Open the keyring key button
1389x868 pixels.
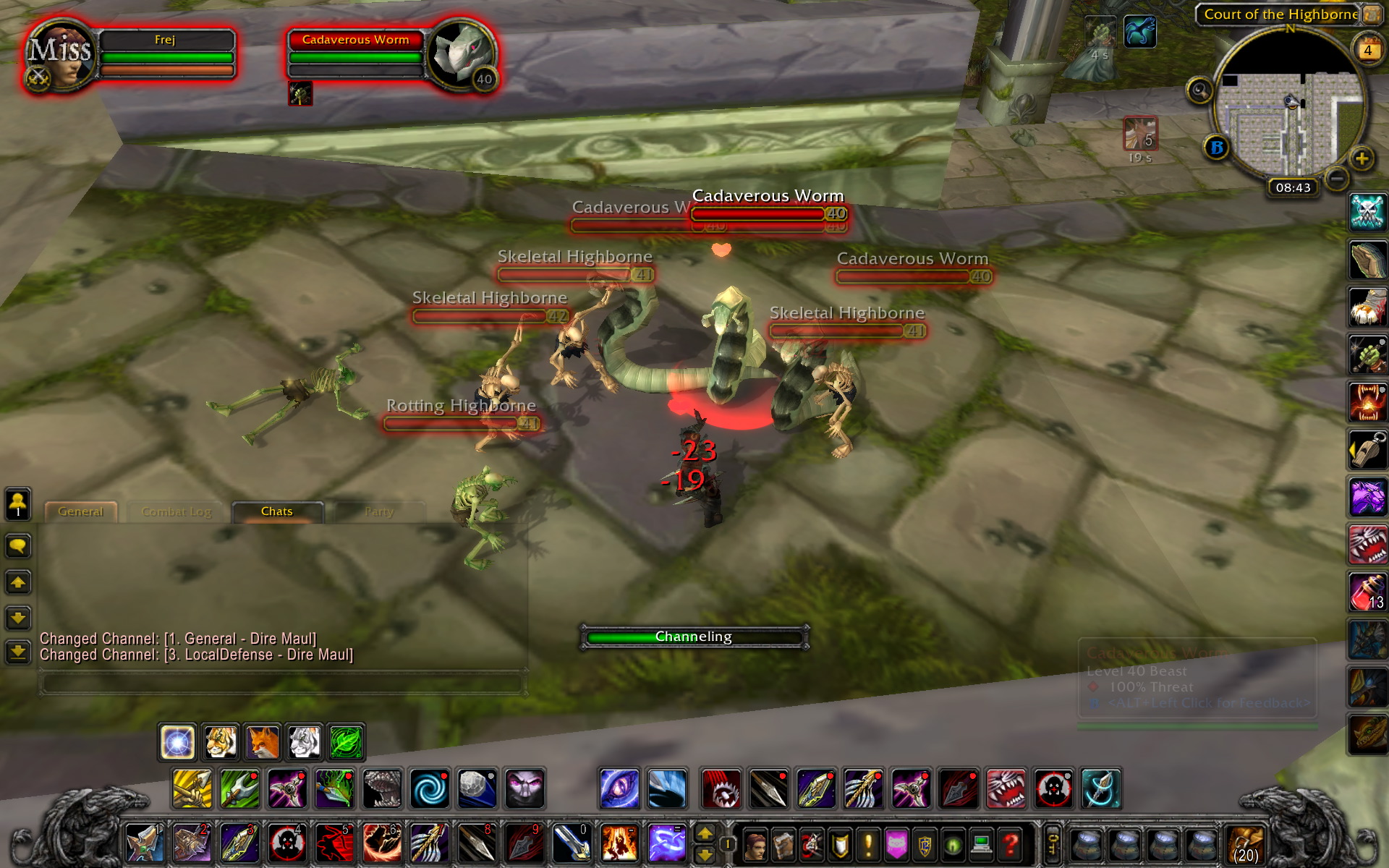tap(1053, 843)
